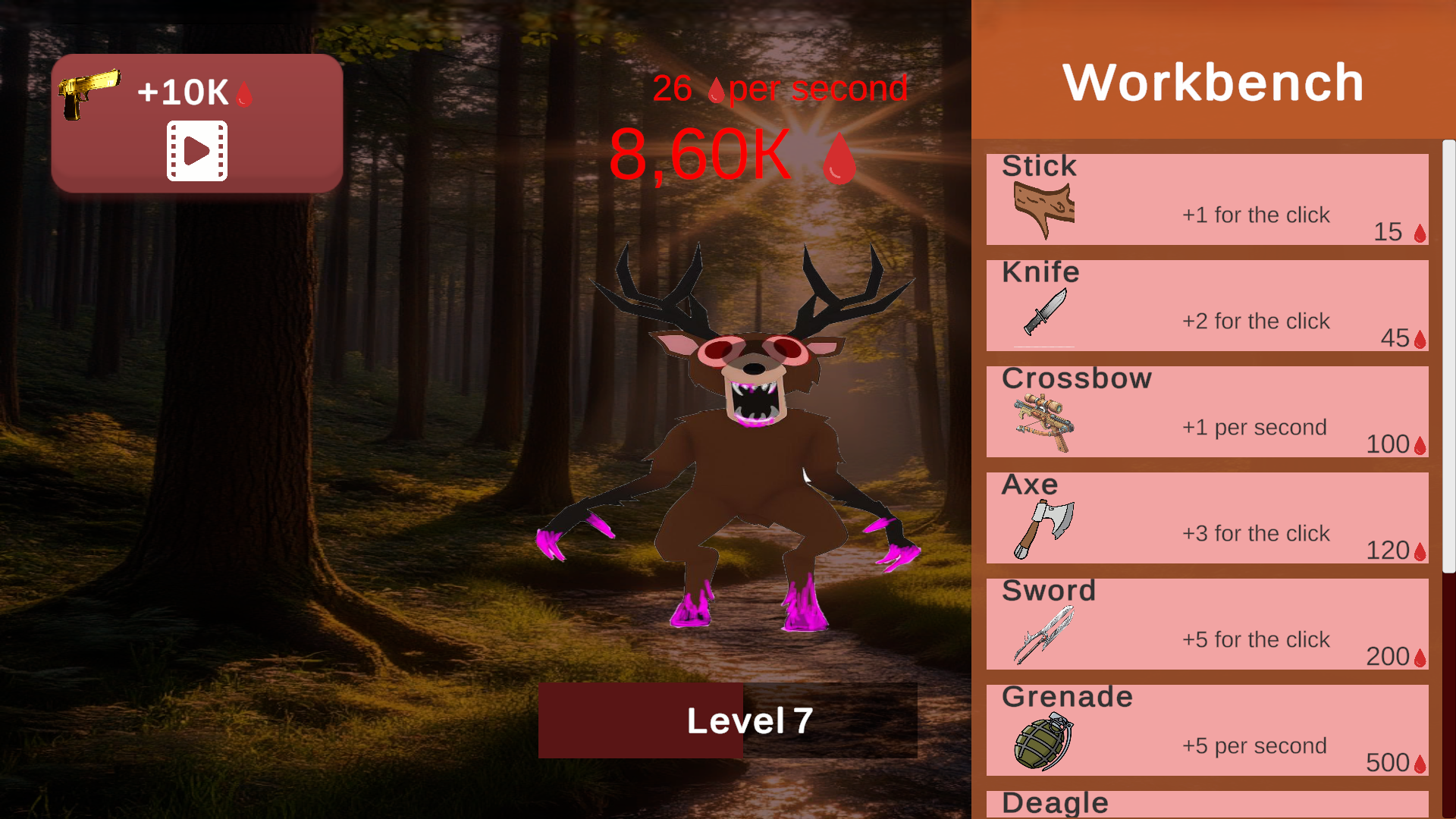Select the Sword weapon icon

1043,633
